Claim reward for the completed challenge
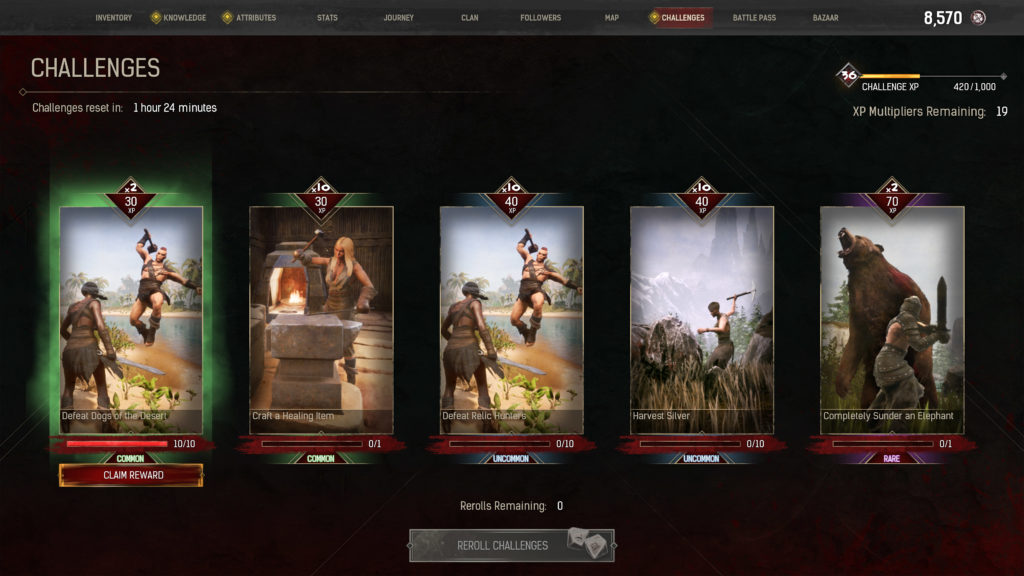Screen dimensions: 1024x576 (x=131, y=475)
